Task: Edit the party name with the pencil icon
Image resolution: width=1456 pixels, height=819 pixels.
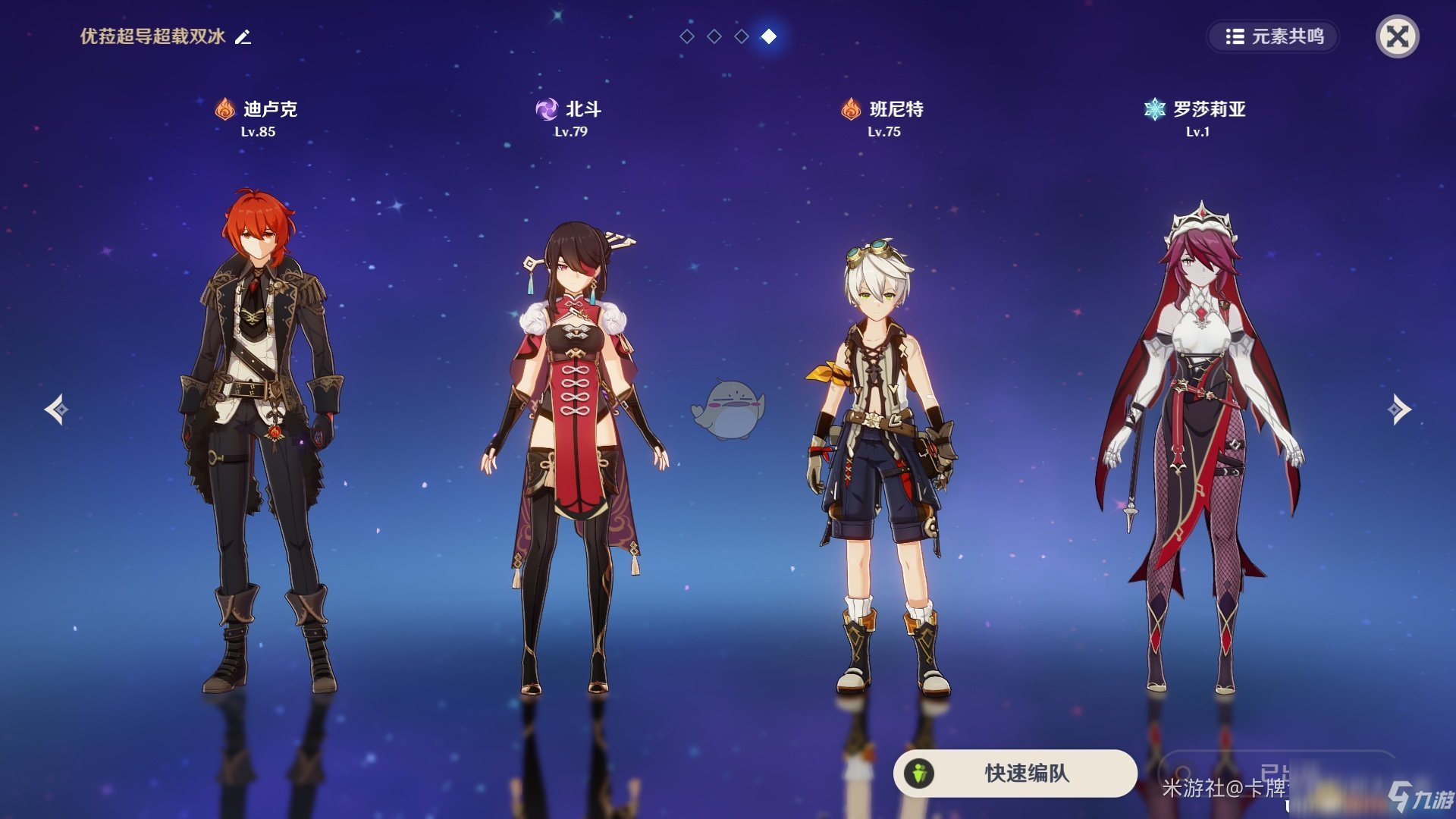Action: tap(243, 36)
